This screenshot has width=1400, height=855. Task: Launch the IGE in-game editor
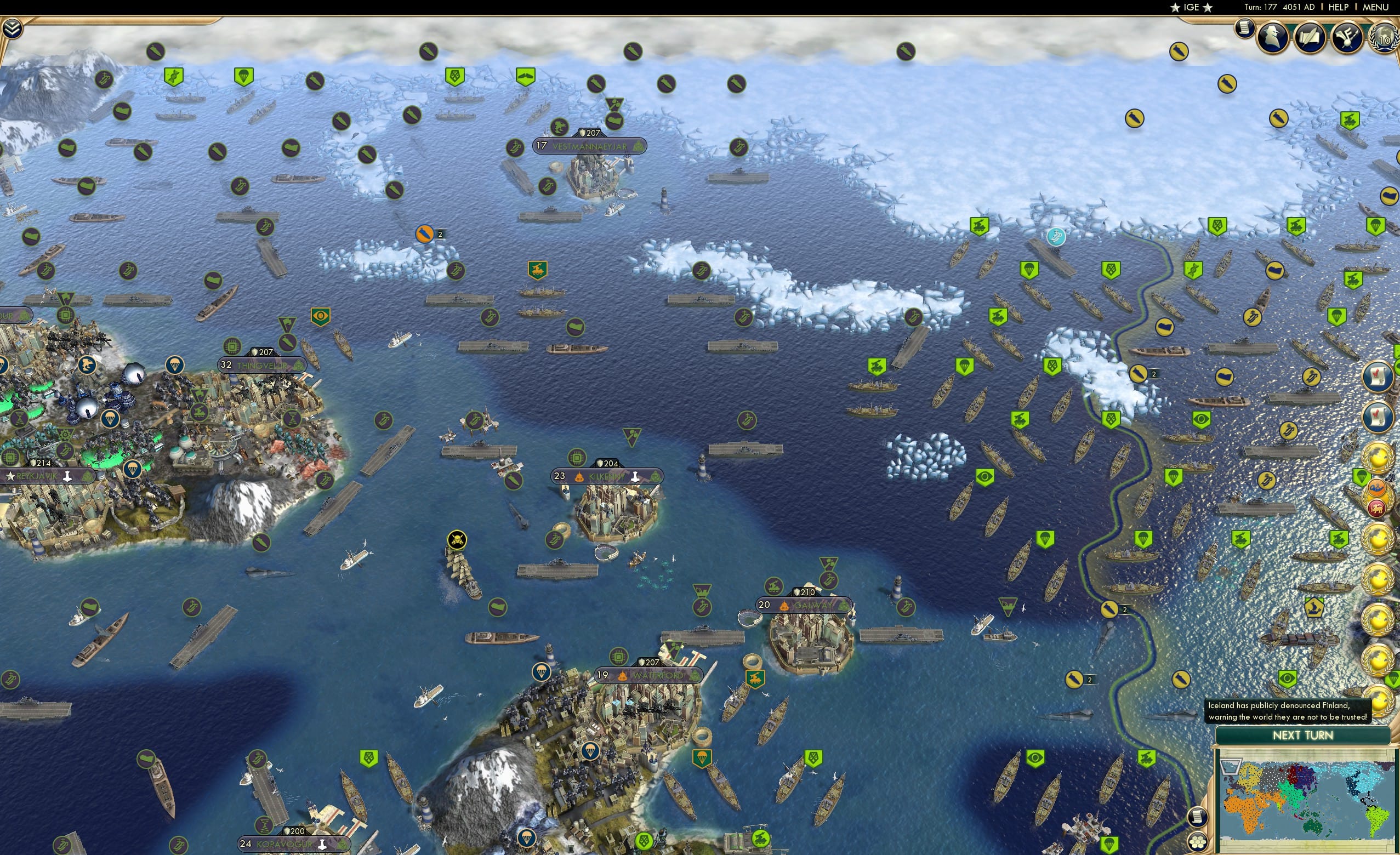(1191, 7)
